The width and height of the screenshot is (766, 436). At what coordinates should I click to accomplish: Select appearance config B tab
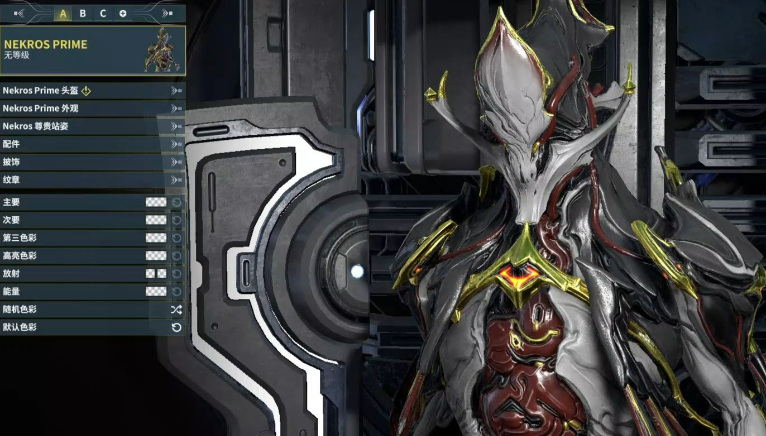(x=83, y=14)
